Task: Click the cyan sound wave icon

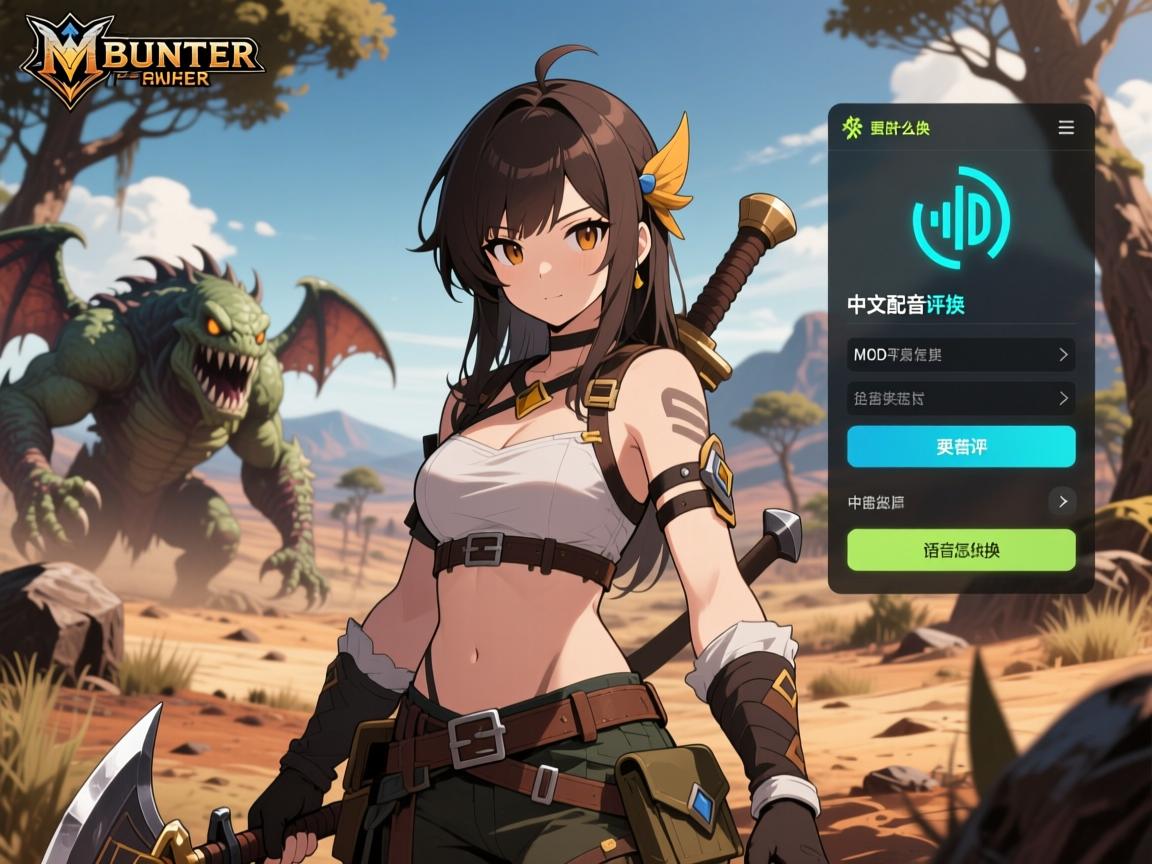Action: pyautogui.click(x=961, y=219)
